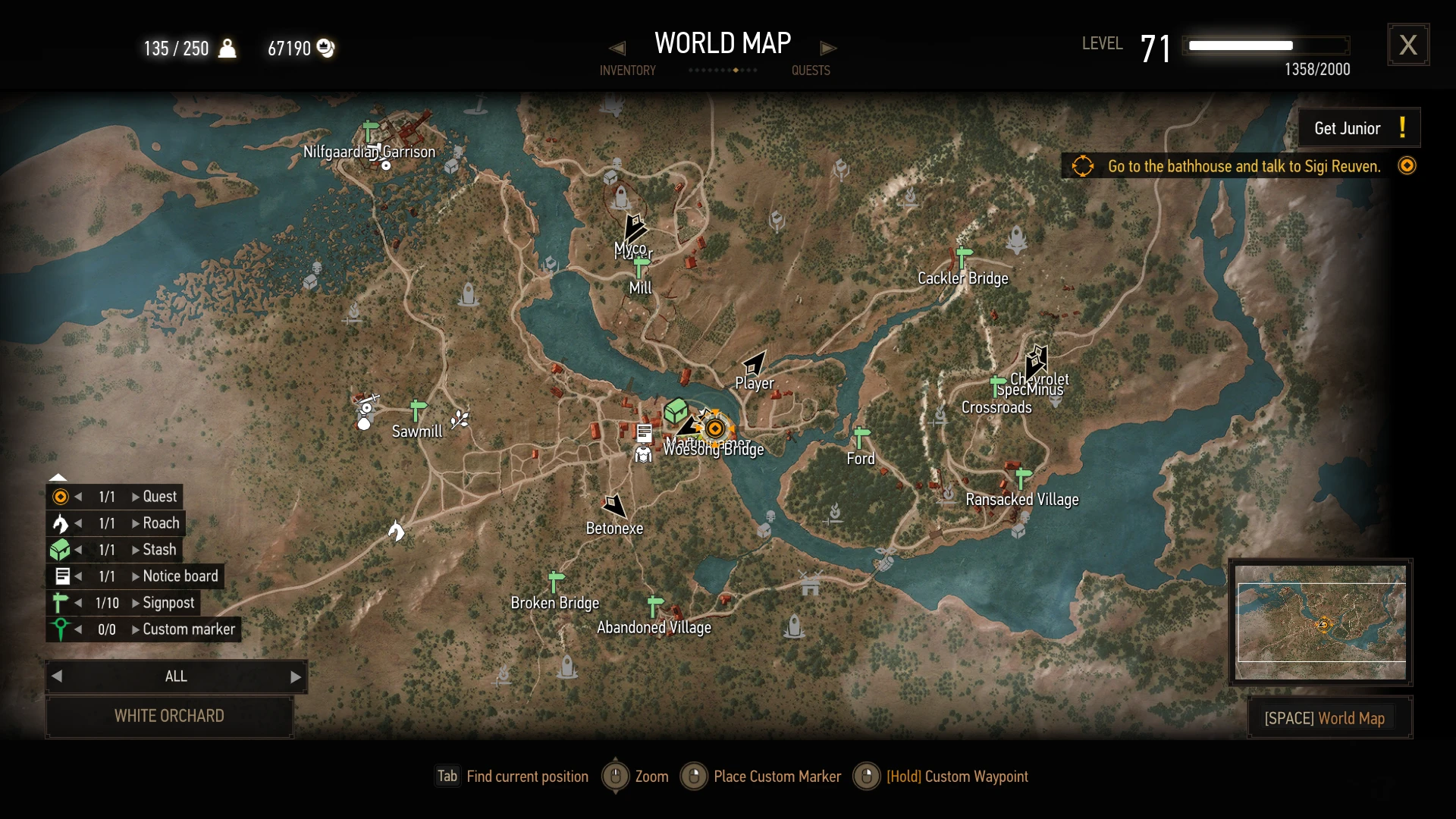Viewport: 1456px width, 819px height.
Task: Click the White Orchard region button
Action: (169, 716)
